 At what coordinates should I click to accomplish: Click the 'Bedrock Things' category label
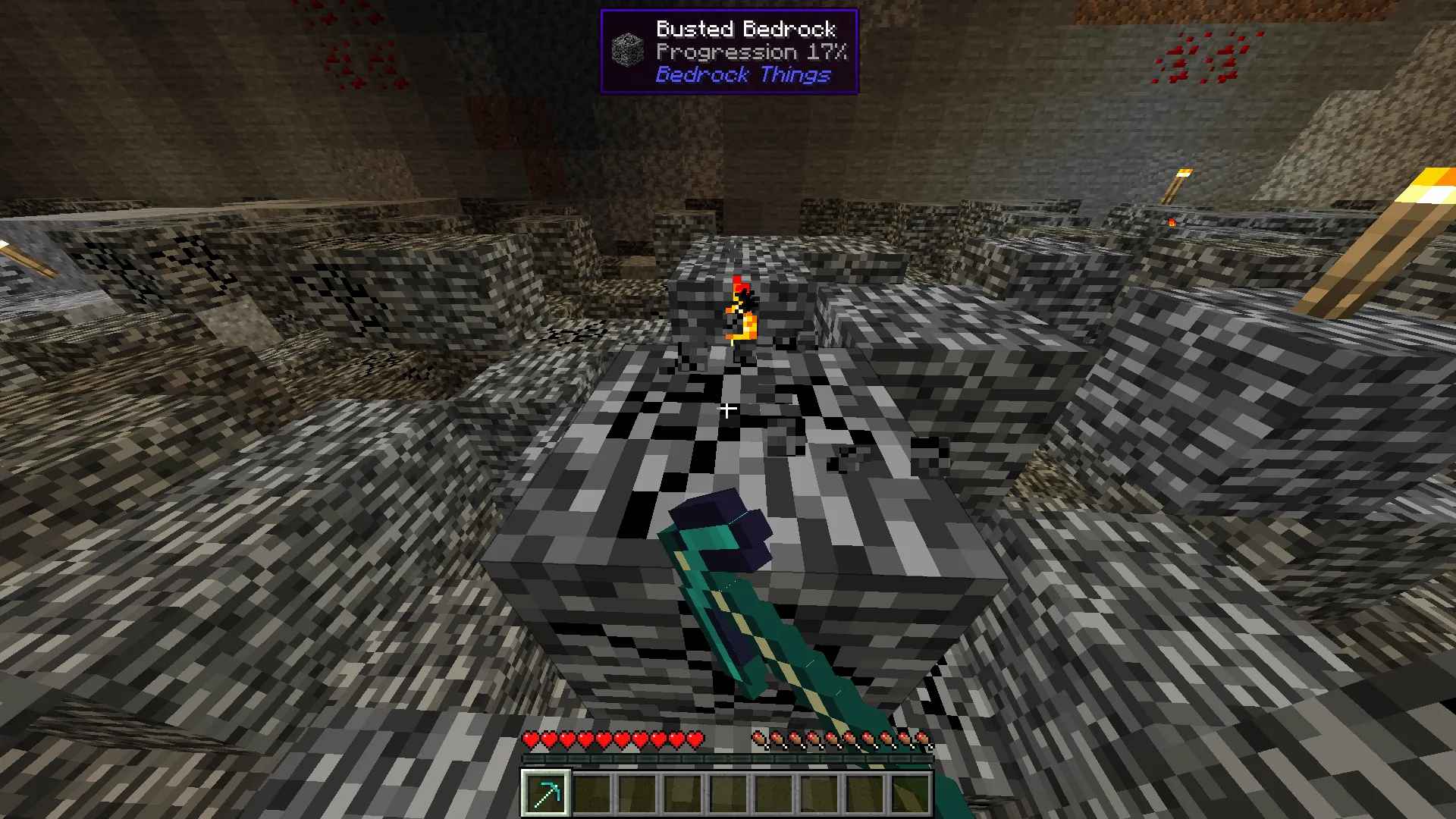coord(744,74)
